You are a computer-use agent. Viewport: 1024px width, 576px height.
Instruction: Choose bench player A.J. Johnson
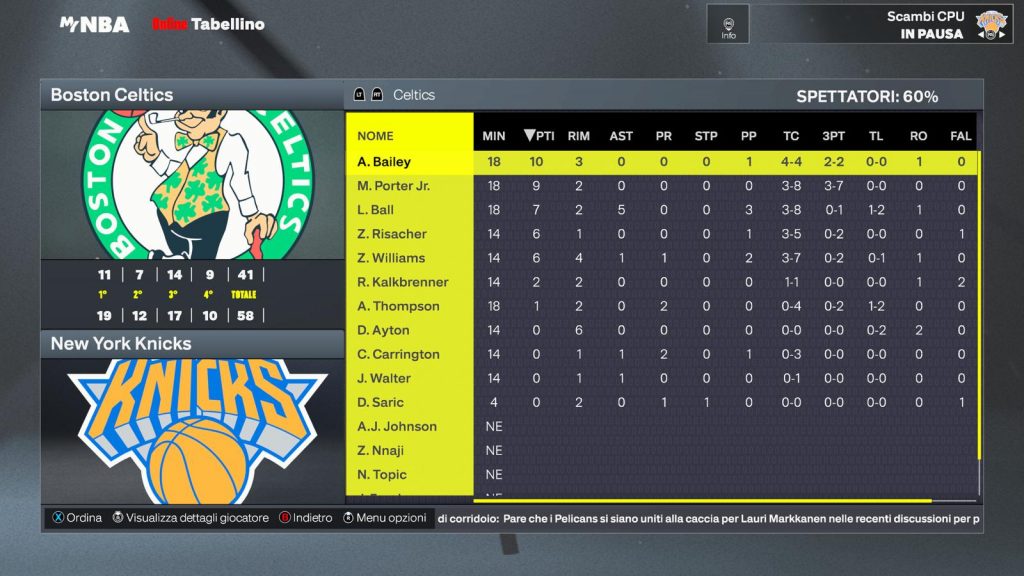pos(397,426)
